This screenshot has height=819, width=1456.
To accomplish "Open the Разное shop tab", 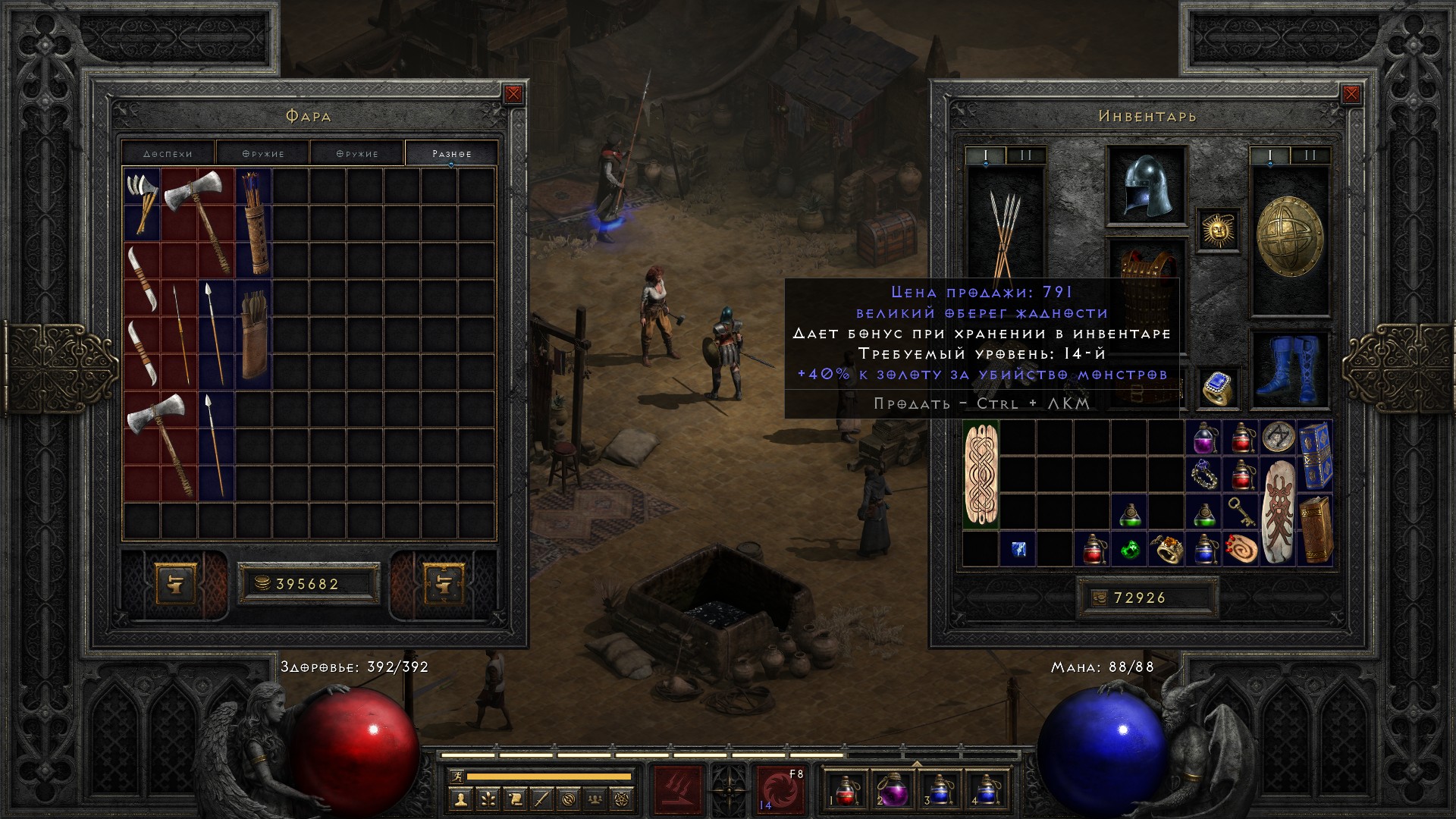I will 452,153.
